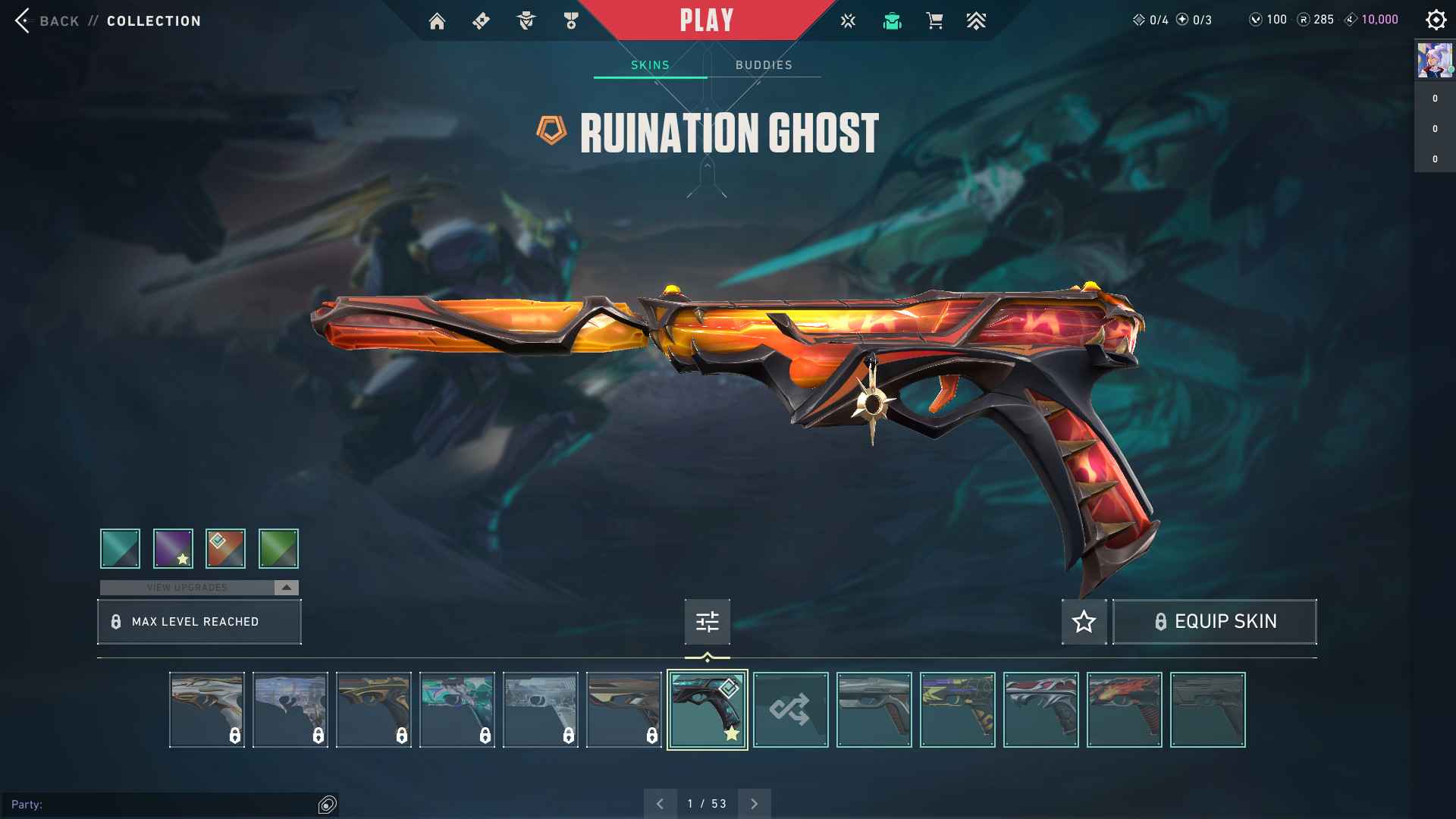Choose the teal color variant

click(120, 548)
